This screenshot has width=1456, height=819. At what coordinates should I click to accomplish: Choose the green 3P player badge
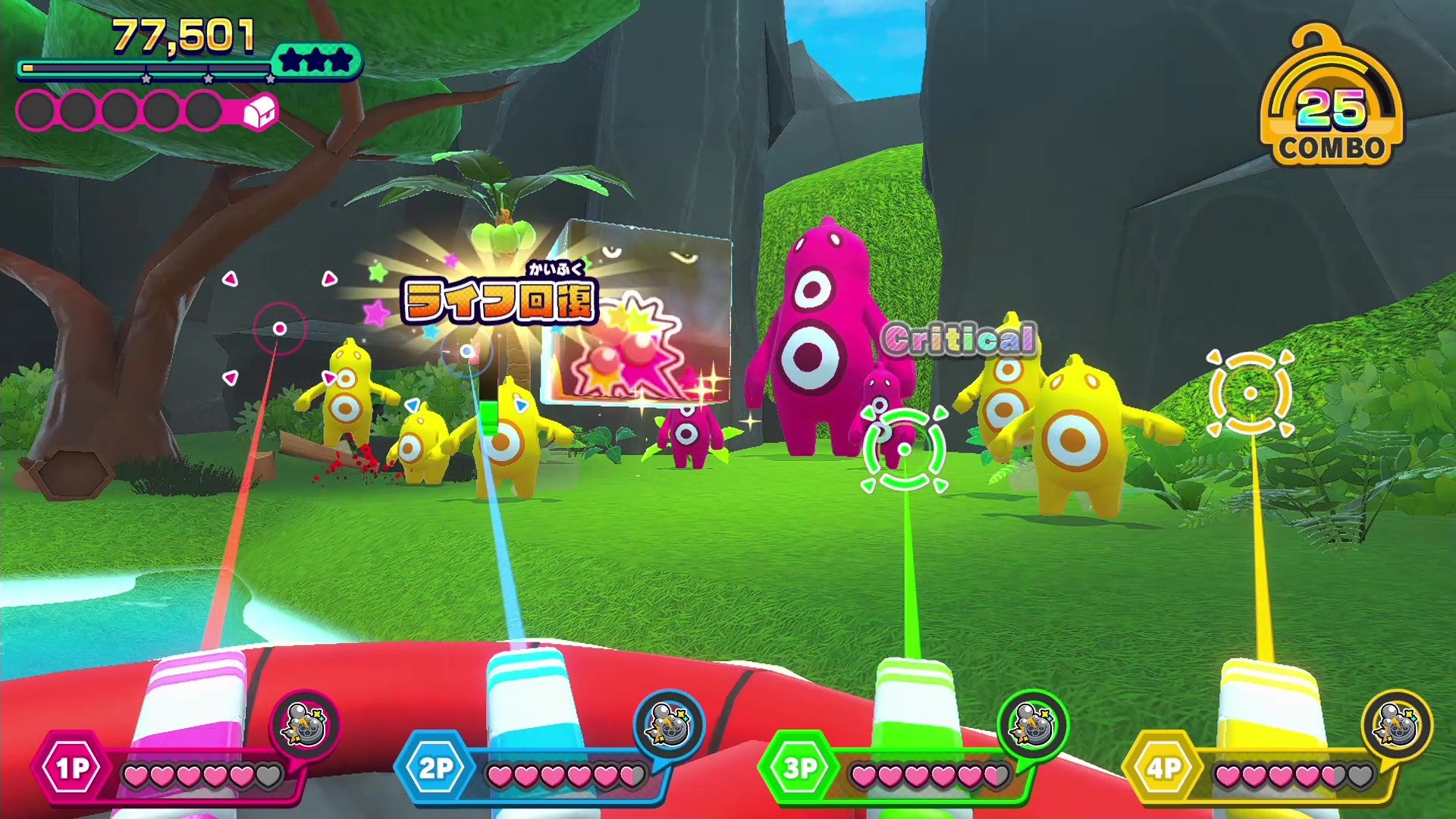[x=800, y=769]
